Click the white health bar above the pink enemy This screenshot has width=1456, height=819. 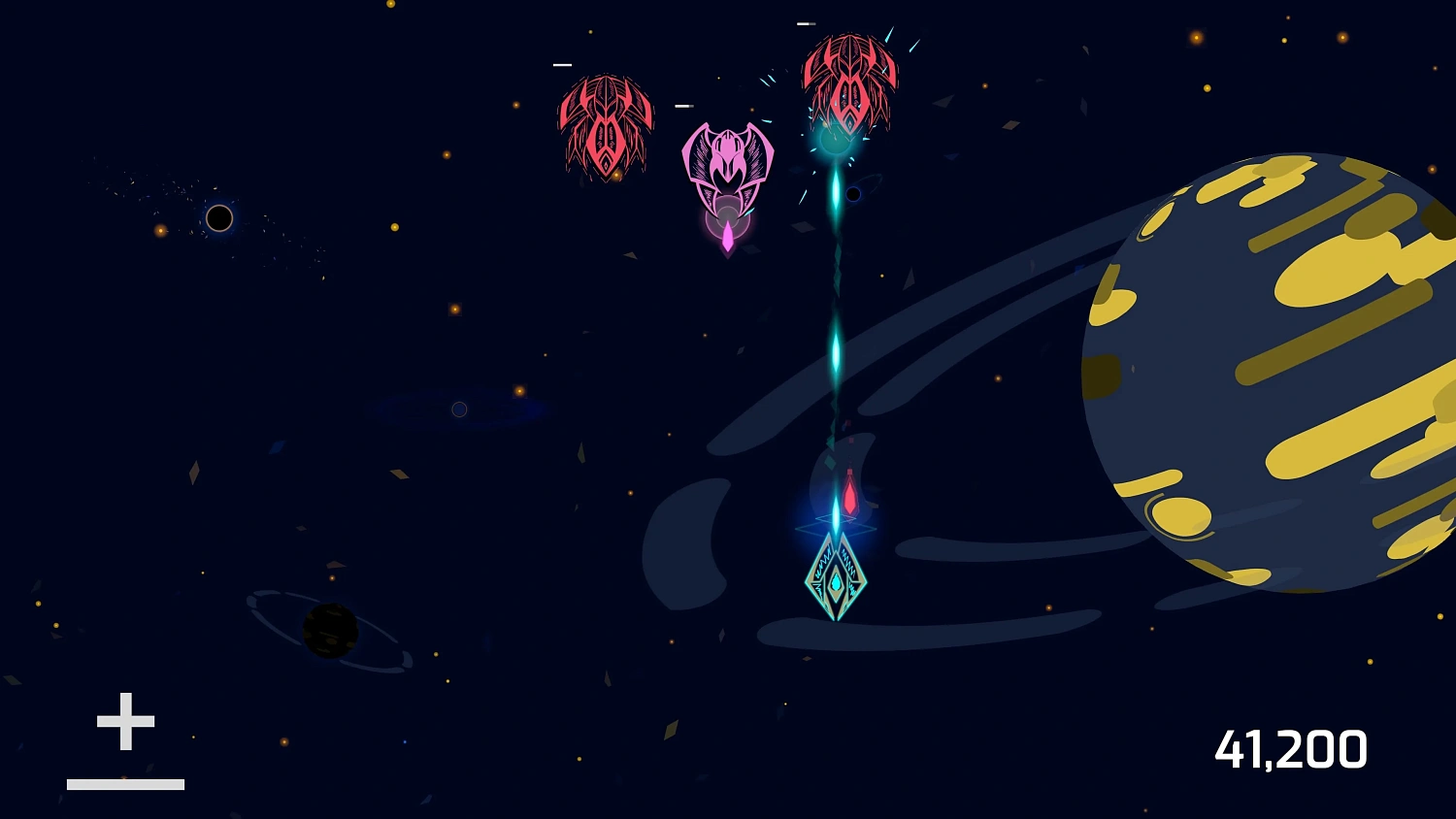click(682, 108)
